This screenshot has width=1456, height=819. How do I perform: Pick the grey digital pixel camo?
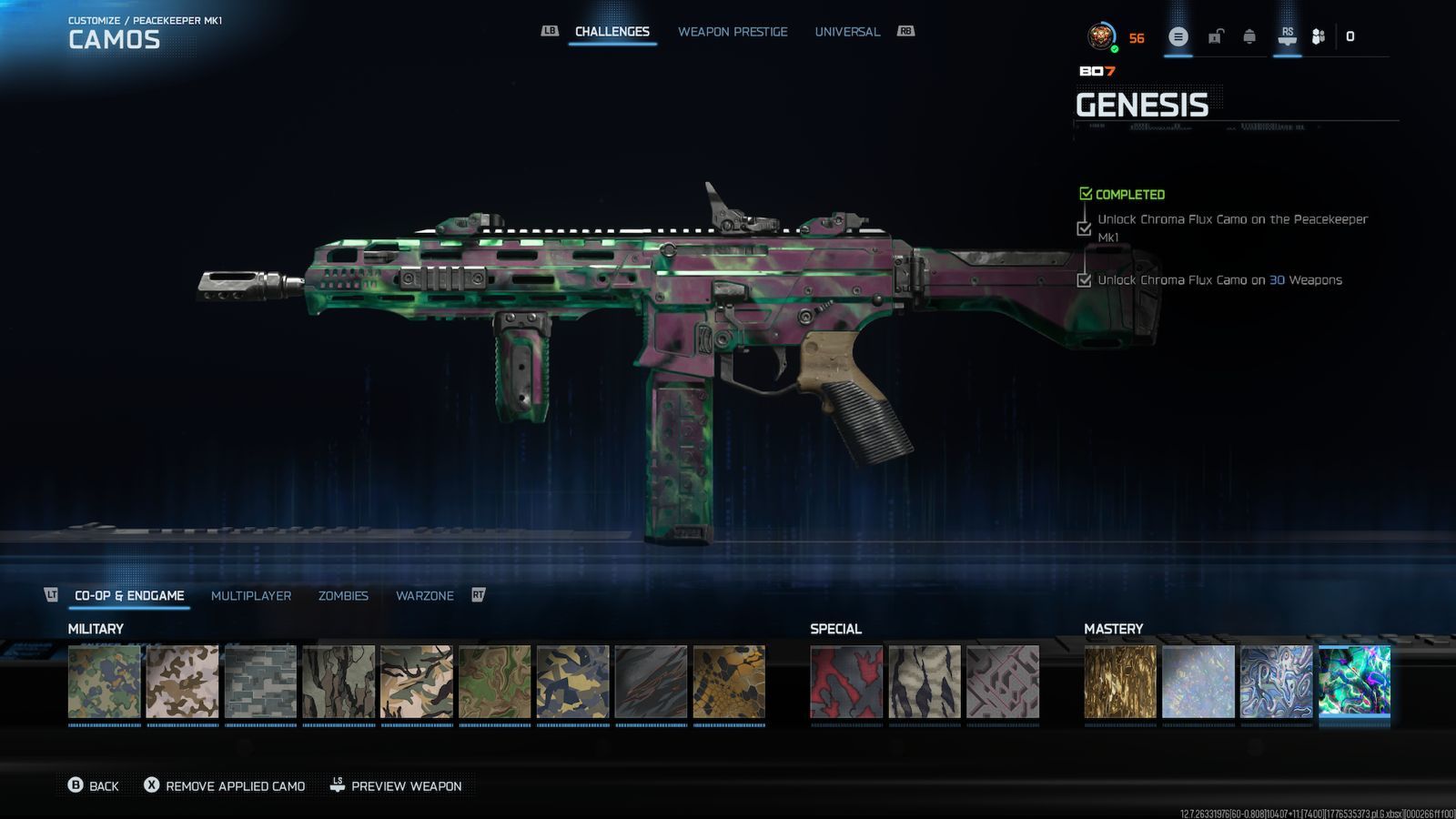[261, 682]
